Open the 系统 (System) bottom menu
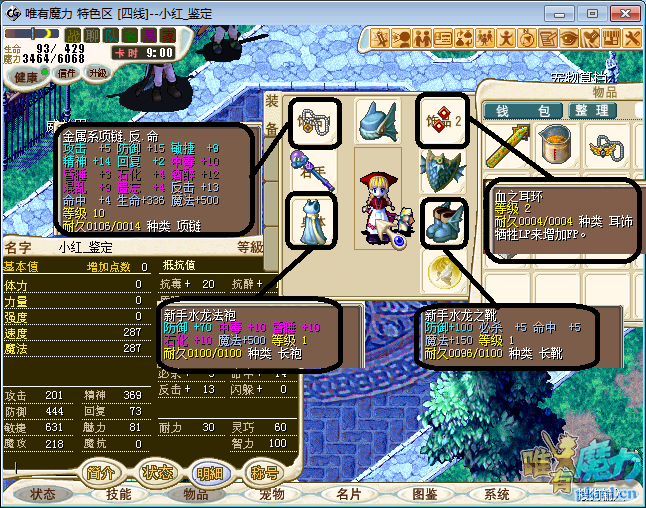This screenshot has height=508, width=646. click(x=497, y=494)
